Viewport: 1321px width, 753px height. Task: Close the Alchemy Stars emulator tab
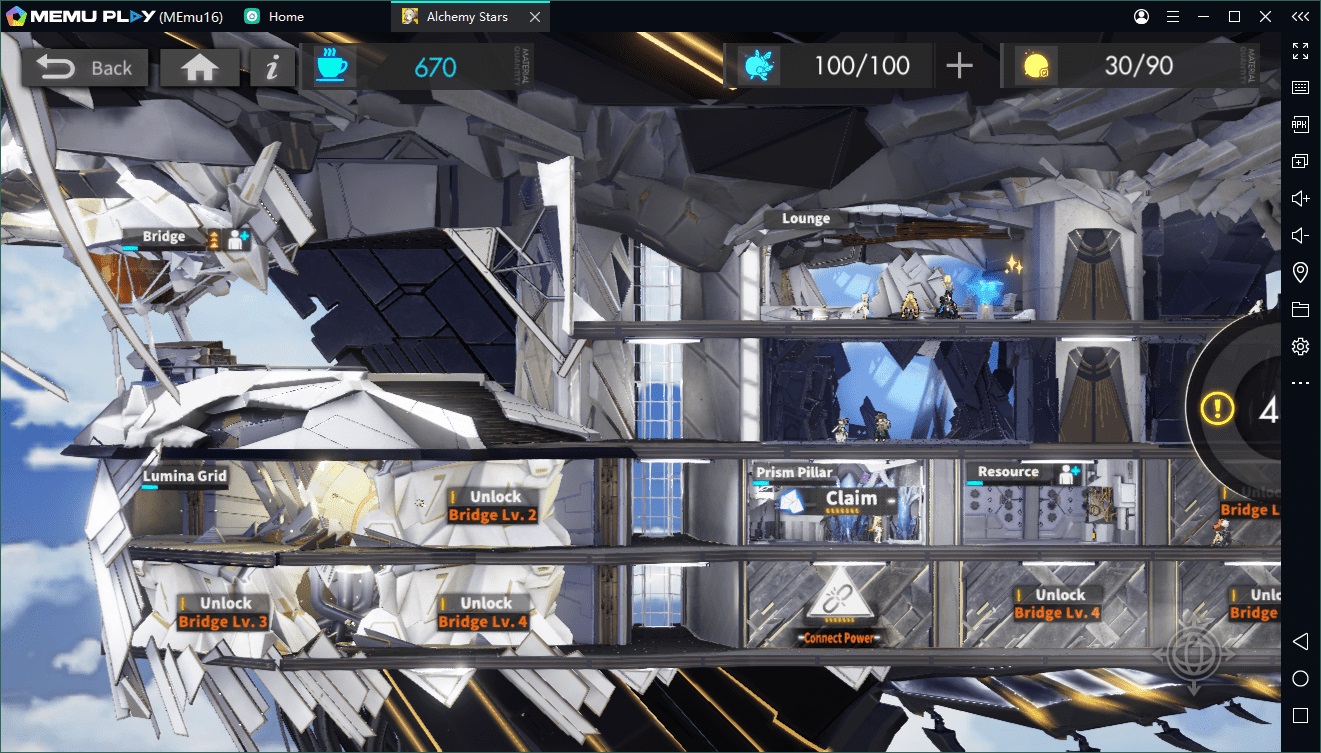tap(535, 17)
